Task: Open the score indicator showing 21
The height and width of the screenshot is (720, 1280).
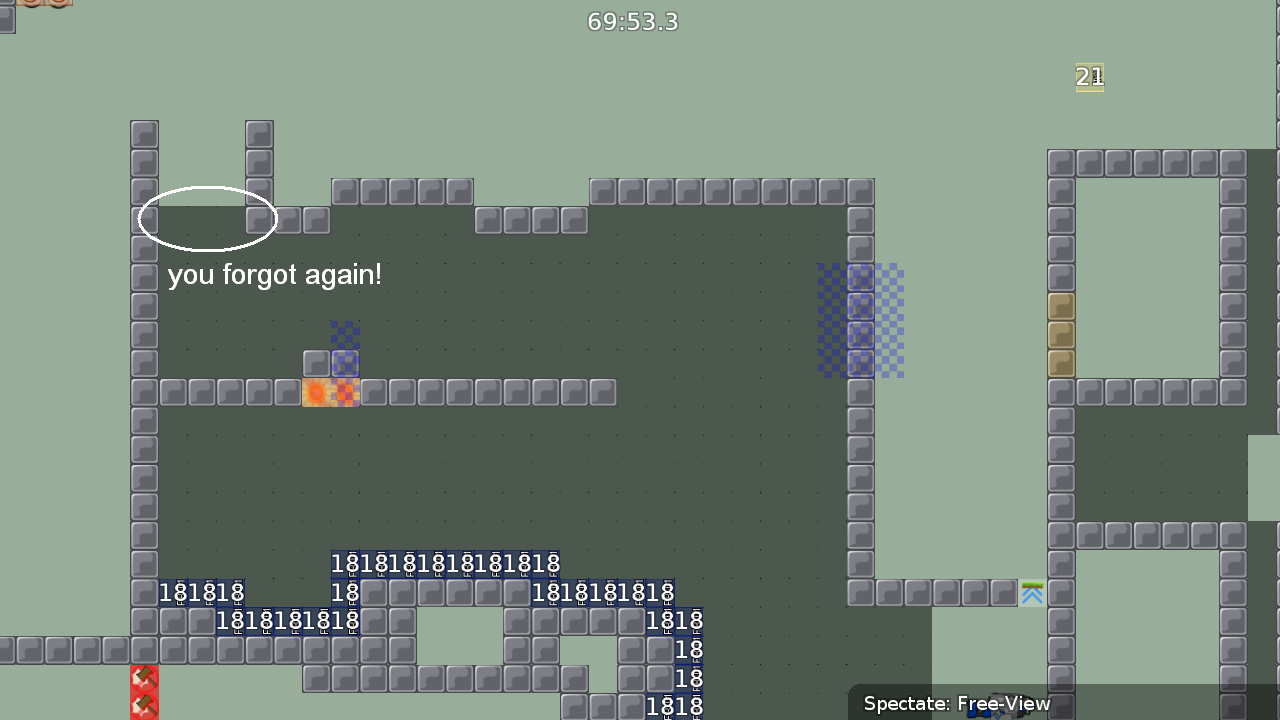Action: 1089,77
